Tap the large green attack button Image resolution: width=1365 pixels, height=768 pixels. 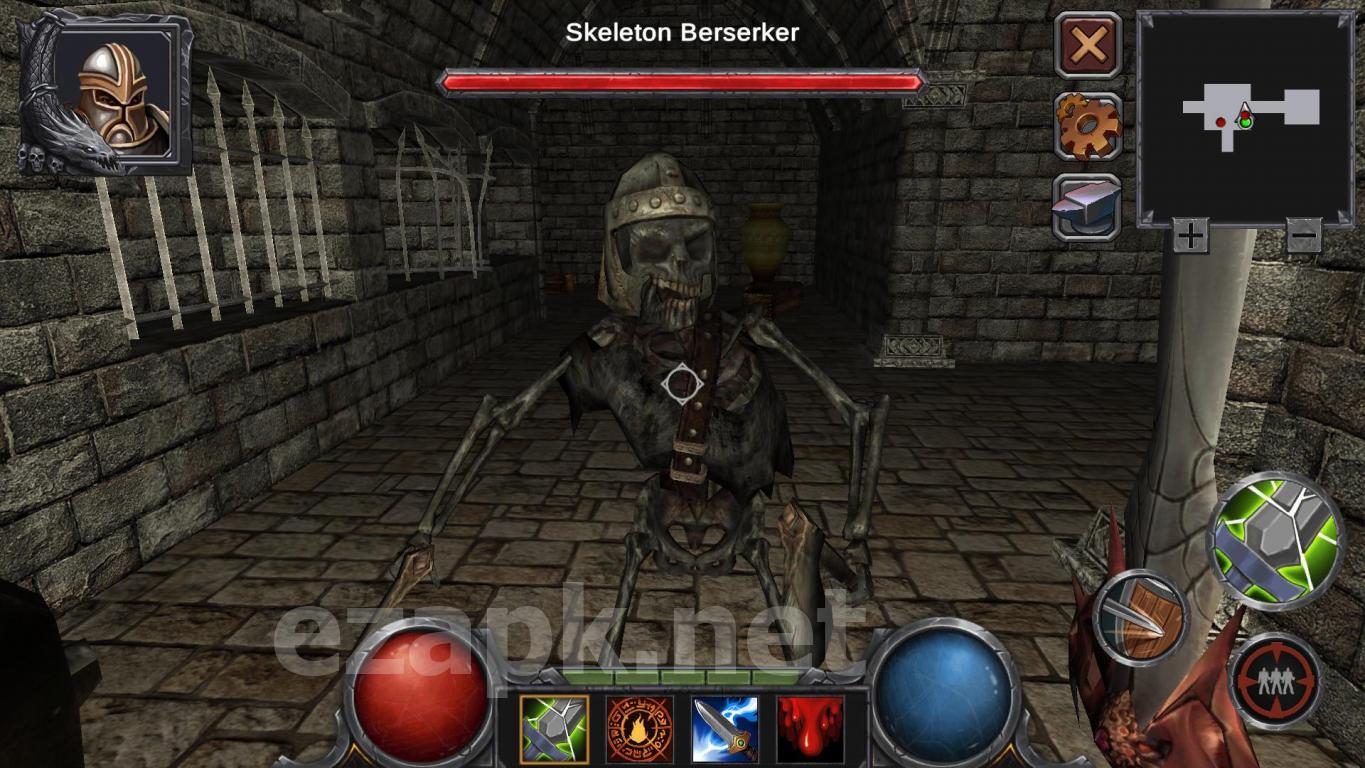point(1276,540)
